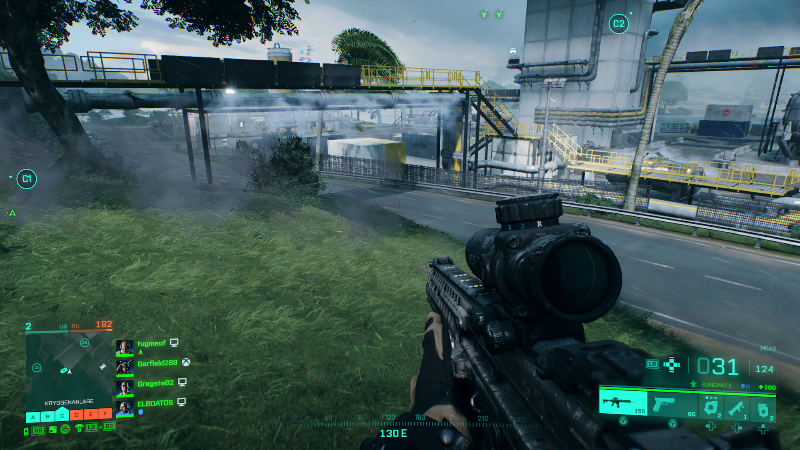Click squad member ELBOATOS in the list
The height and width of the screenshot is (450, 800).
153,403
